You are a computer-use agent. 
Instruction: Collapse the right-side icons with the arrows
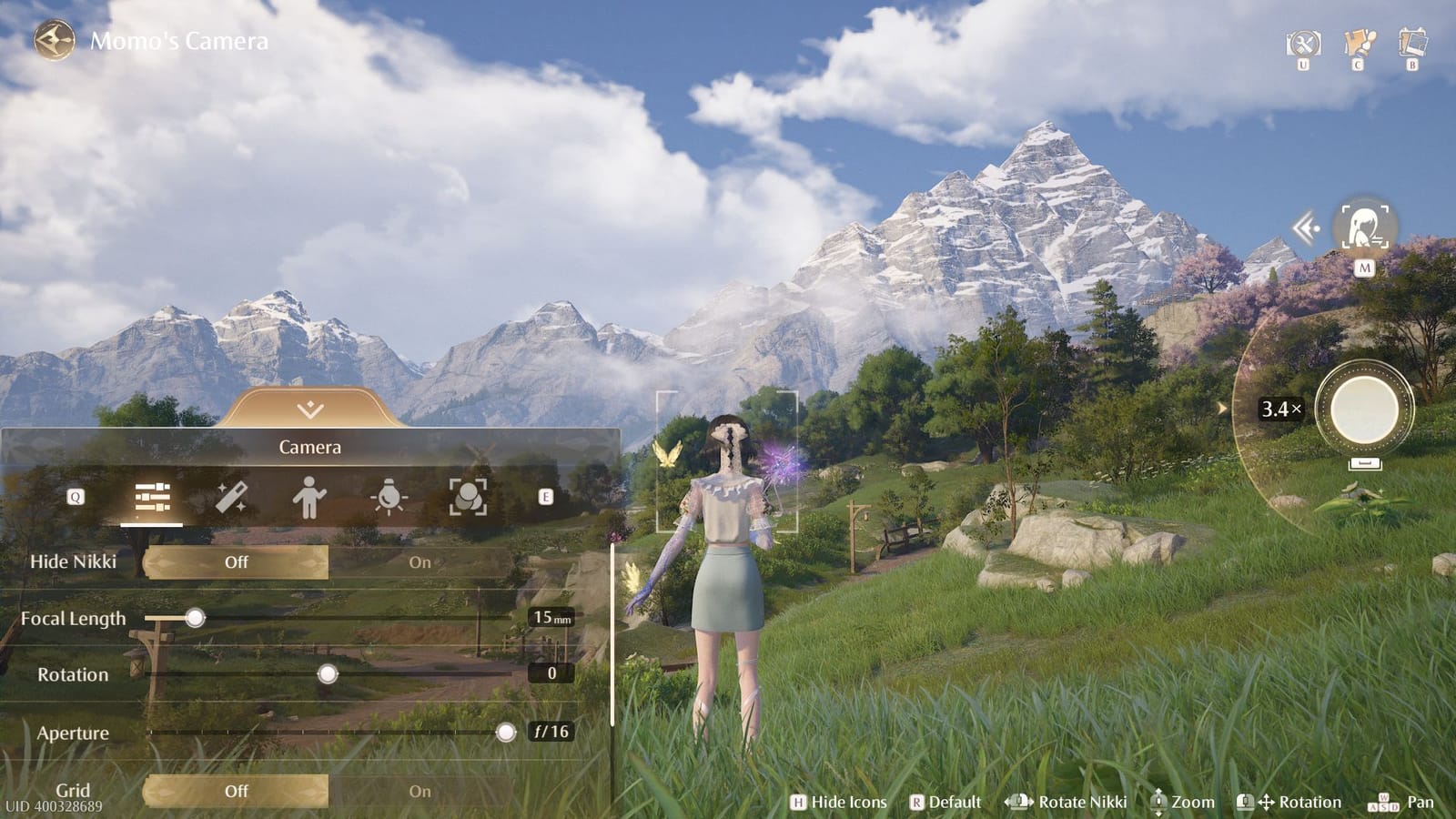point(1303,230)
